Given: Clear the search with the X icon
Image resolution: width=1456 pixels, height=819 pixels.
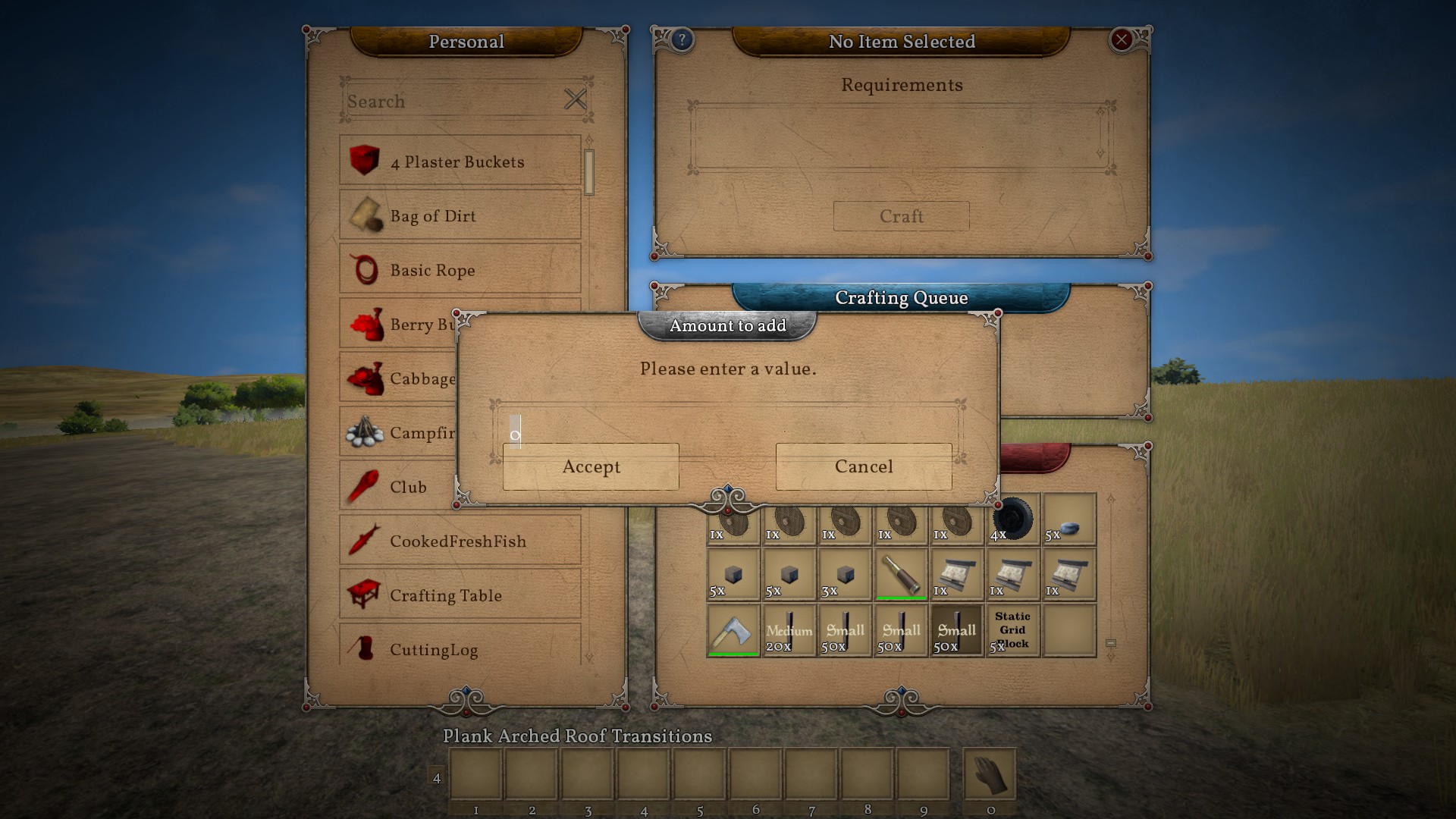Looking at the screenshot, I should (576, 99).
